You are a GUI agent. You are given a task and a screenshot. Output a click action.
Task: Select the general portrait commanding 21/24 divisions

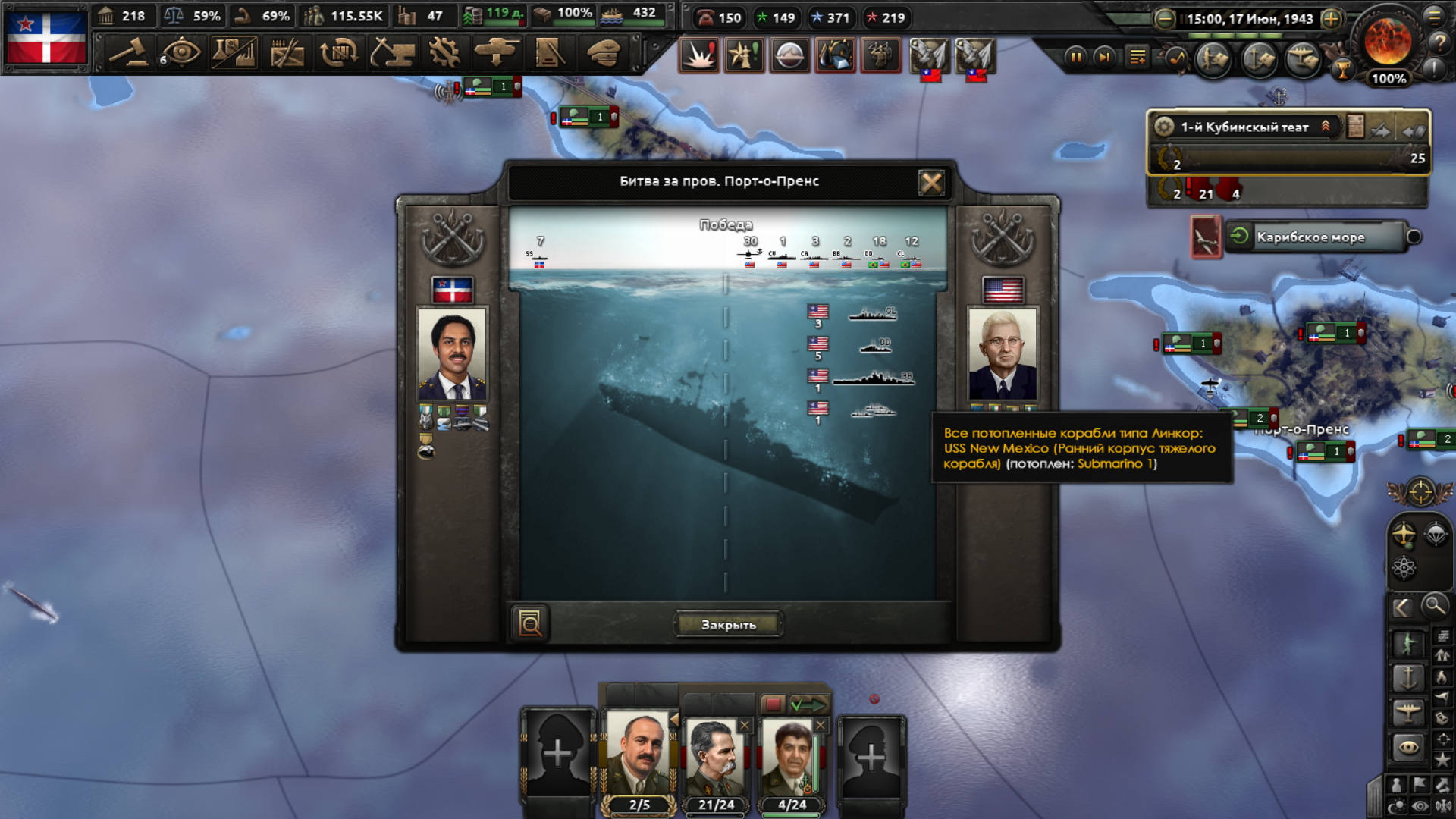click(x=716, y=758)
